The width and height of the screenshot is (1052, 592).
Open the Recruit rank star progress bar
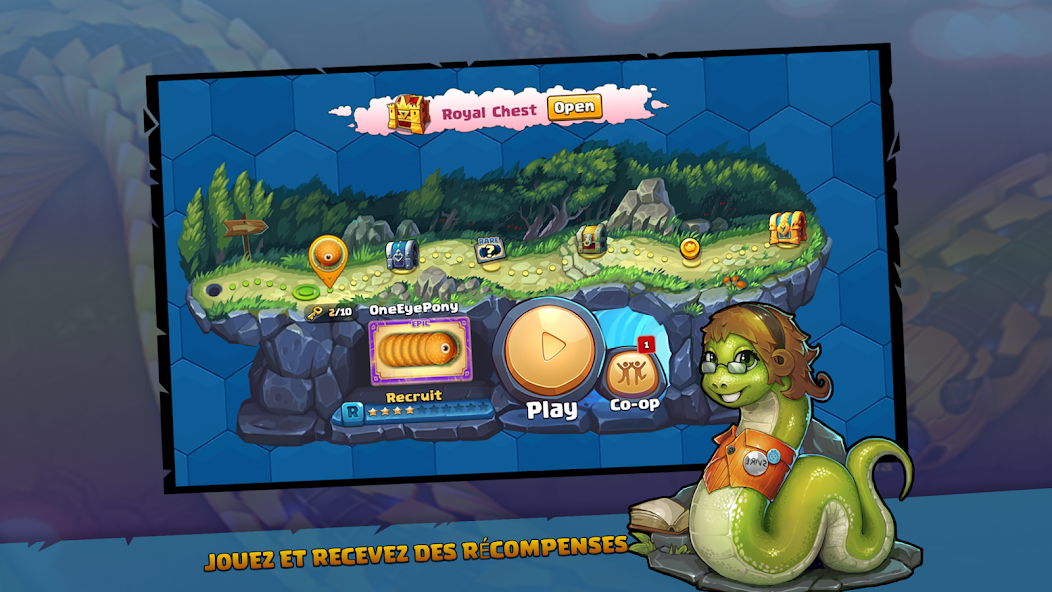(x=418, y=411)
